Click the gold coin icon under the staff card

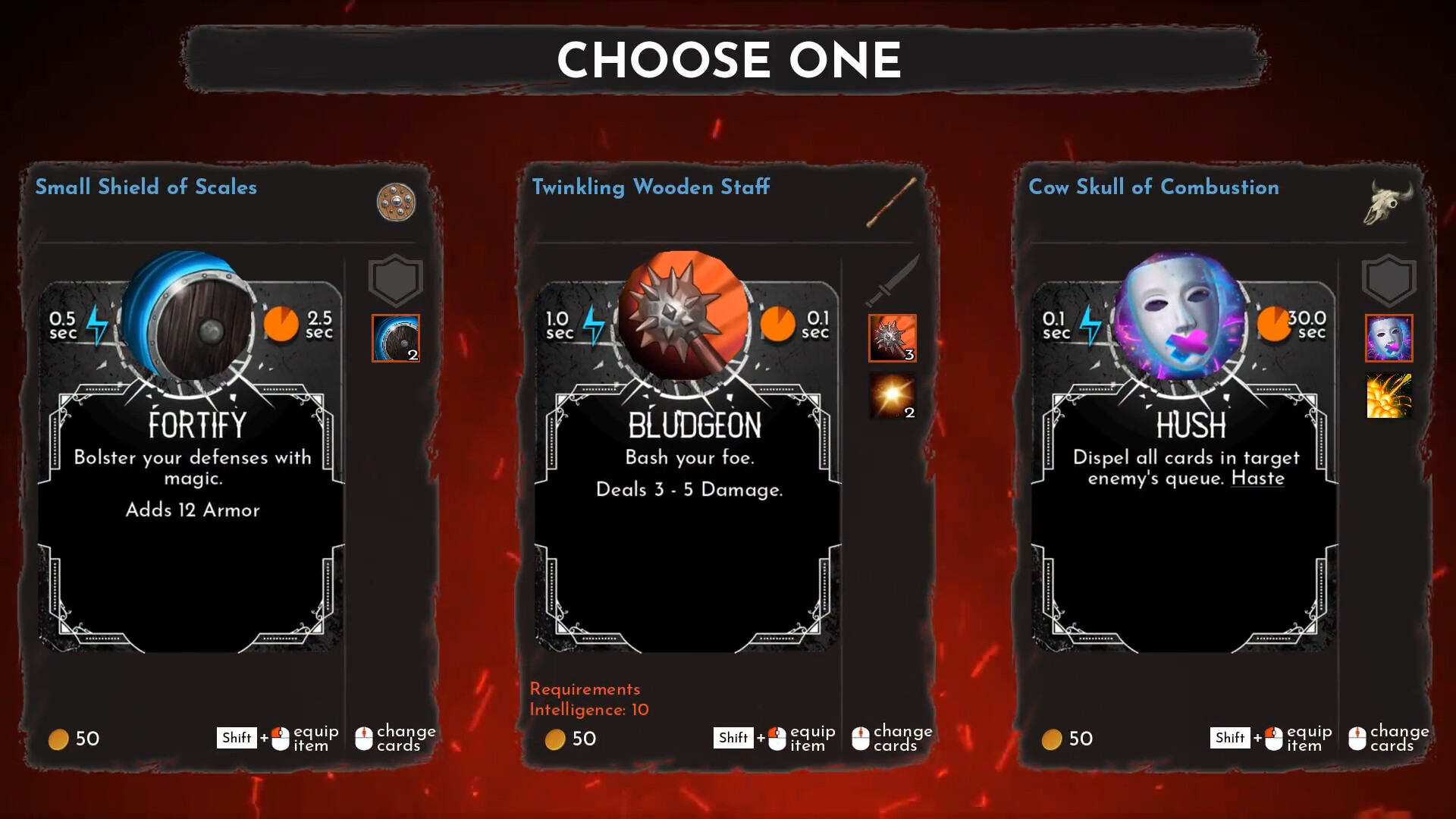[554, 739]
